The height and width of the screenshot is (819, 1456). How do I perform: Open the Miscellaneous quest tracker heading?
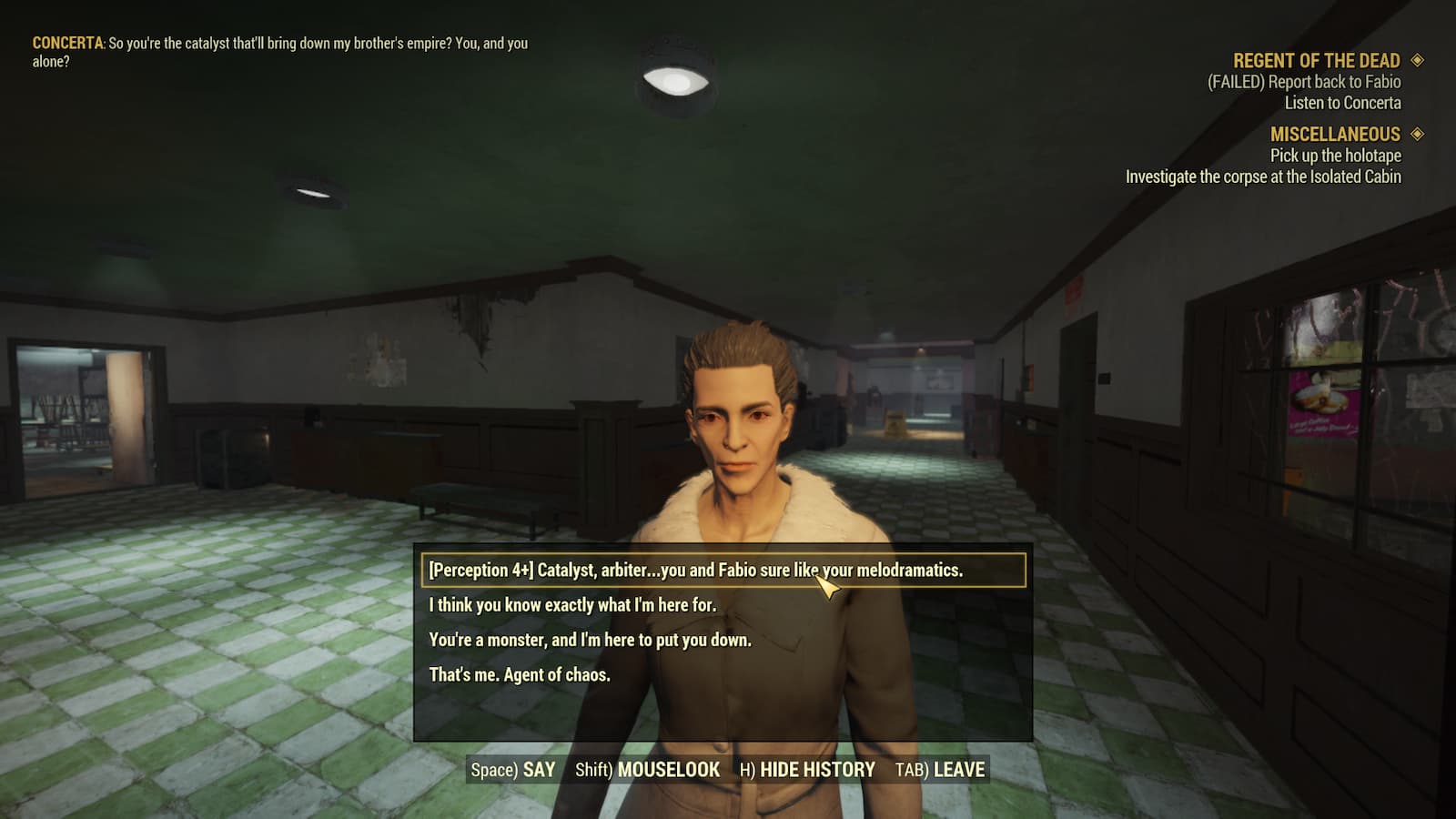point(1335,134)
